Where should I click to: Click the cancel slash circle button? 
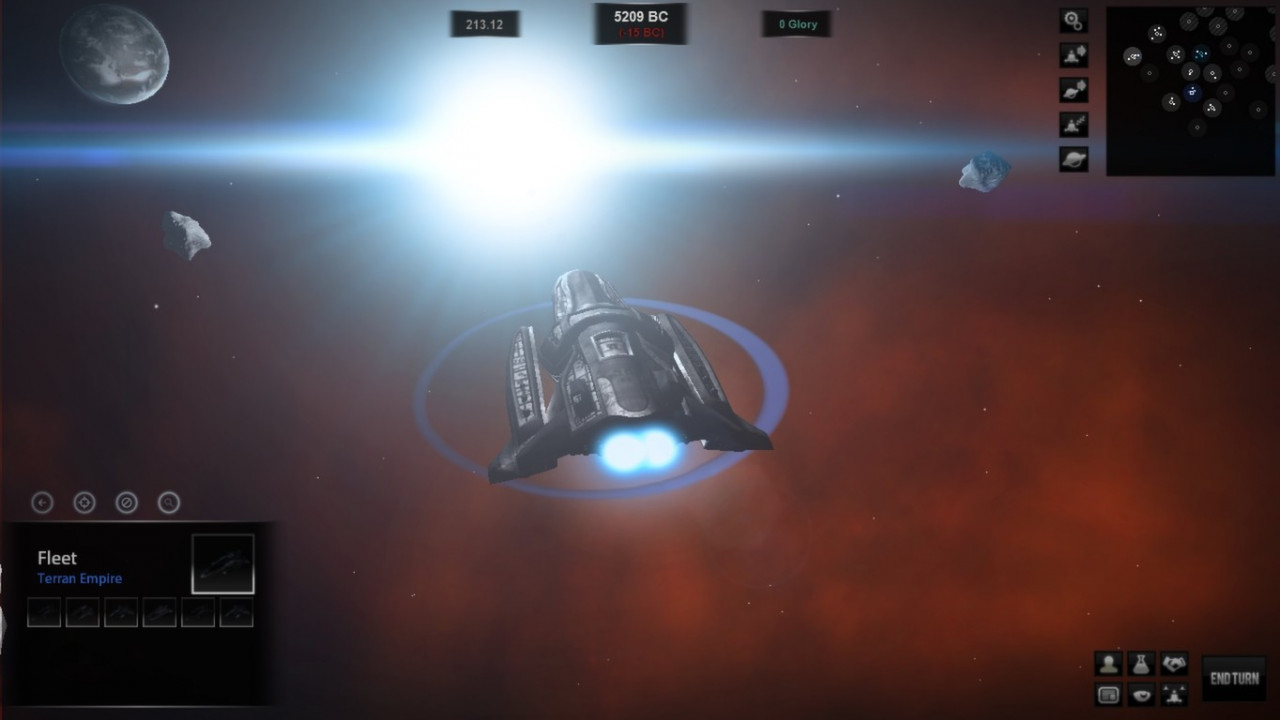pos(126,502)
